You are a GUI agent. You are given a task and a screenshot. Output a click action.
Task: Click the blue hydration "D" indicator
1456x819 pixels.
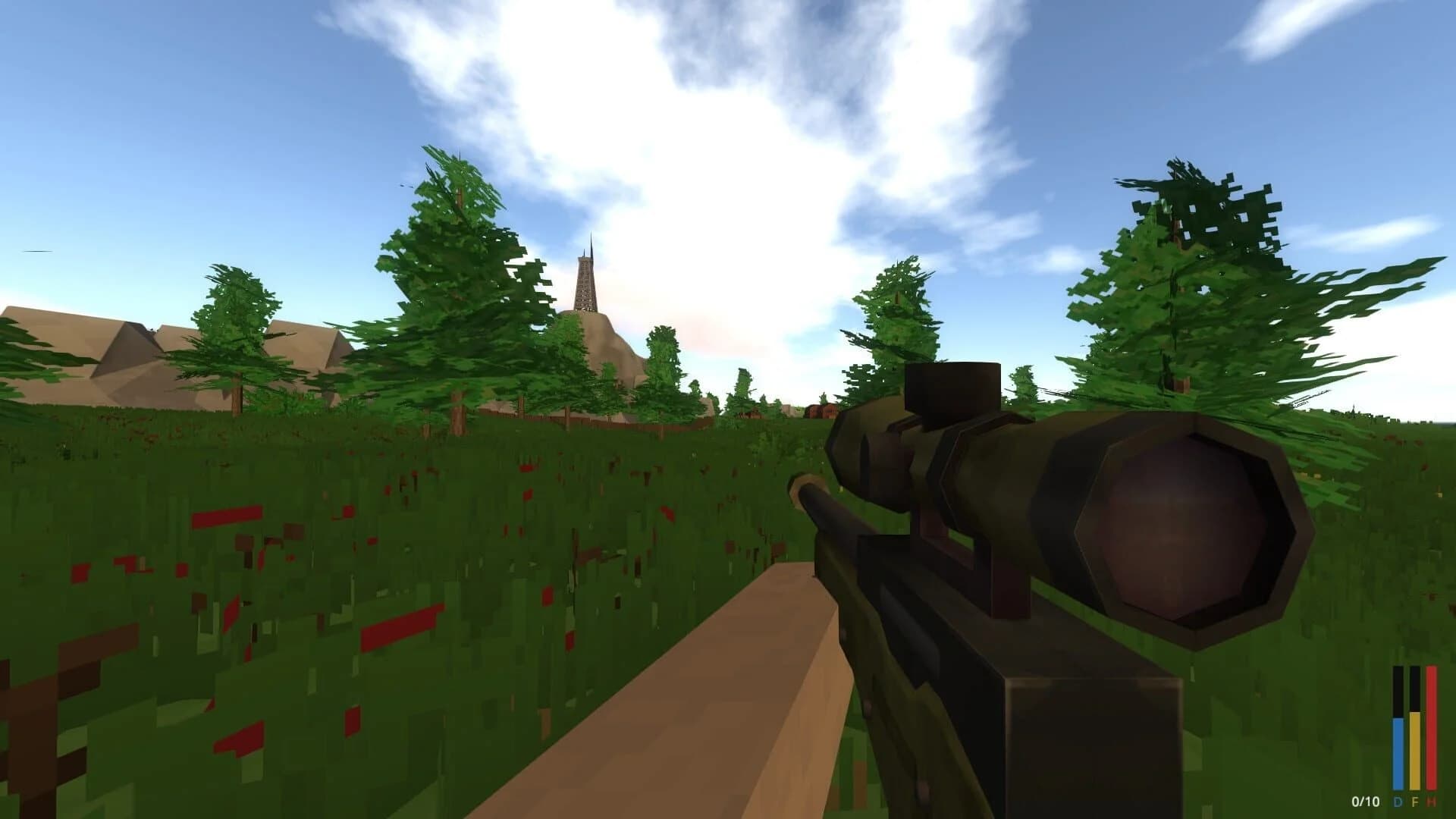tap(1398, 801)
